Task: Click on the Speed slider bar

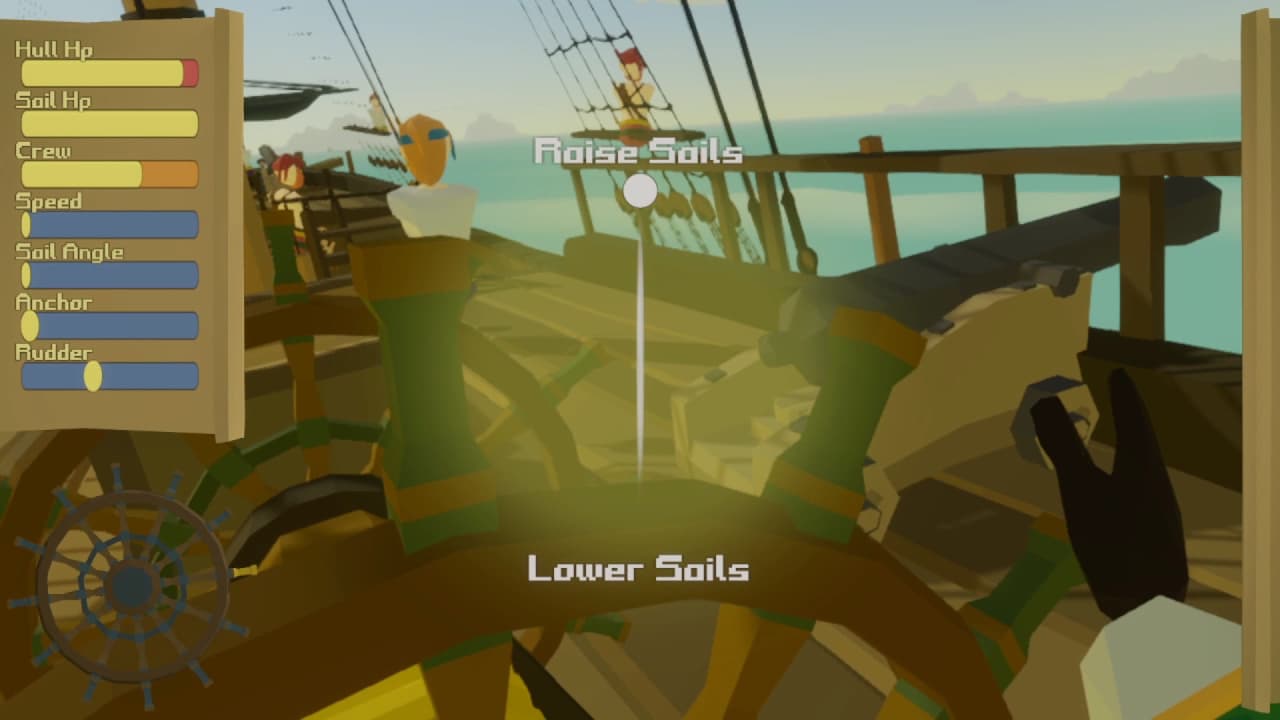Action: pos(110,225)
